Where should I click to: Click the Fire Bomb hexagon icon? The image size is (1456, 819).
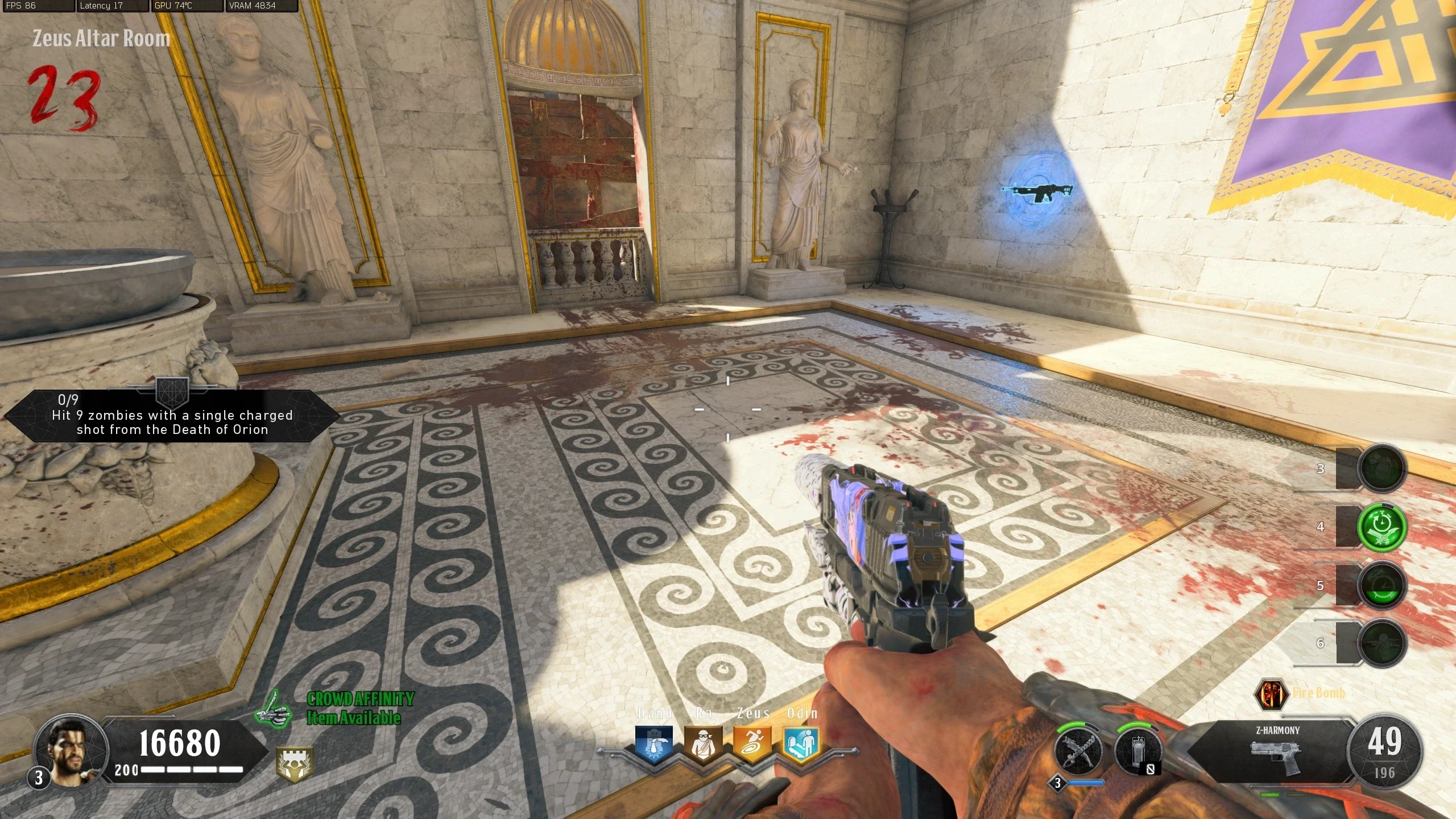pyautogui.click(x=1272, y=694)
